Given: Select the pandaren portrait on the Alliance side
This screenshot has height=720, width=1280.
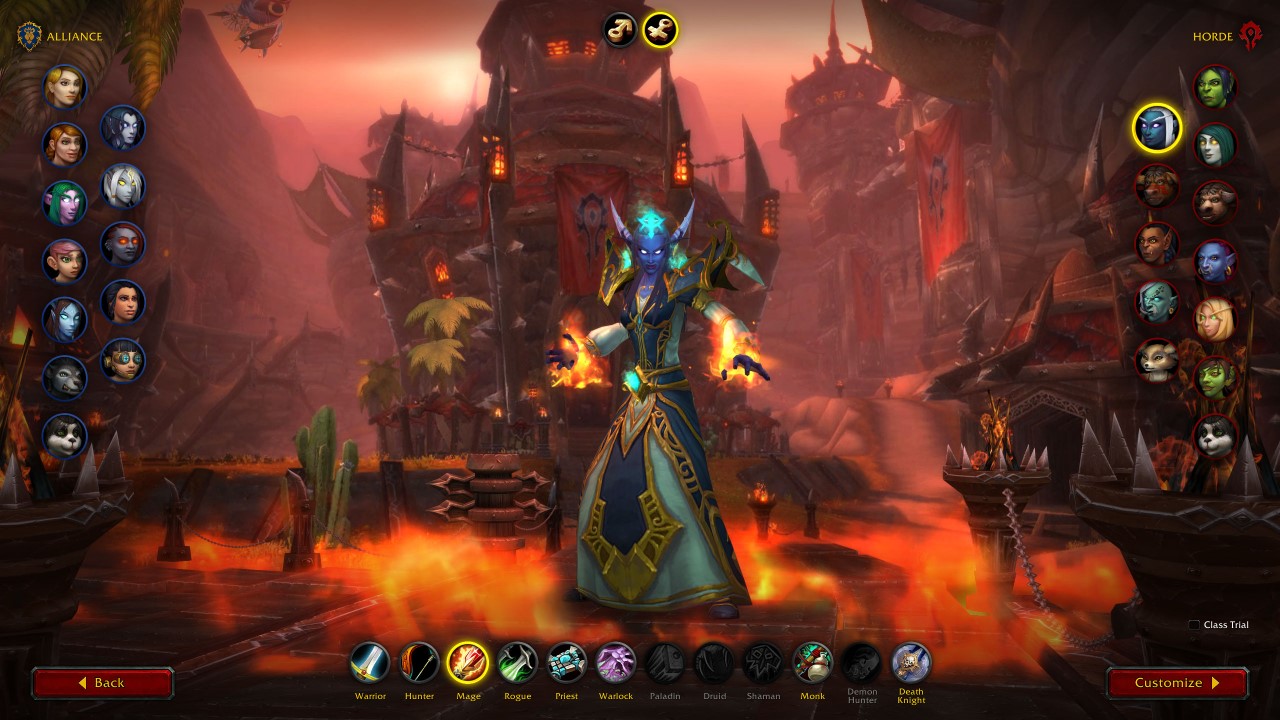Looking at the screenshot, I should (66, 436).
